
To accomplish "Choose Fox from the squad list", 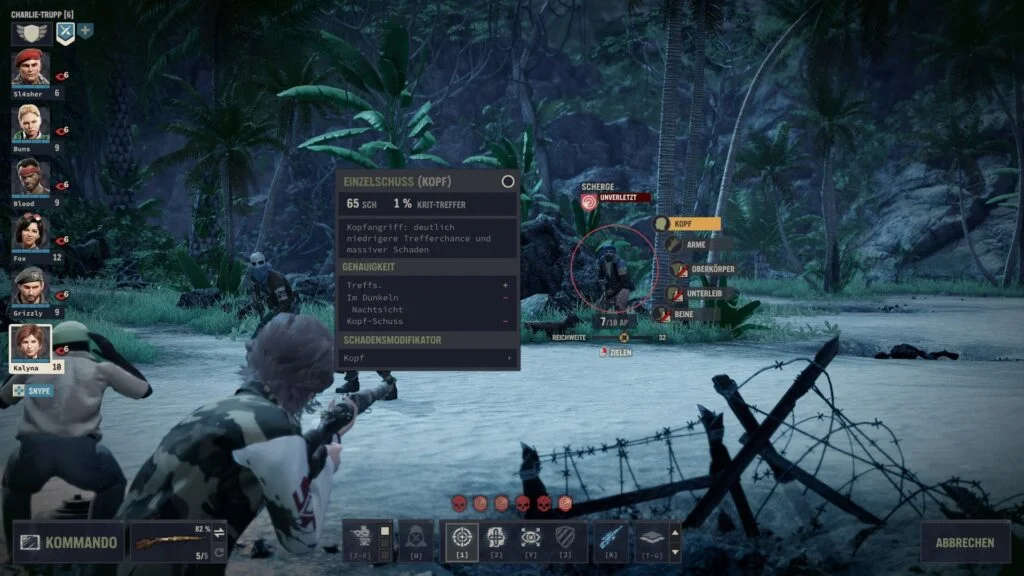I will pyautogui.click(x=30, y=232).
